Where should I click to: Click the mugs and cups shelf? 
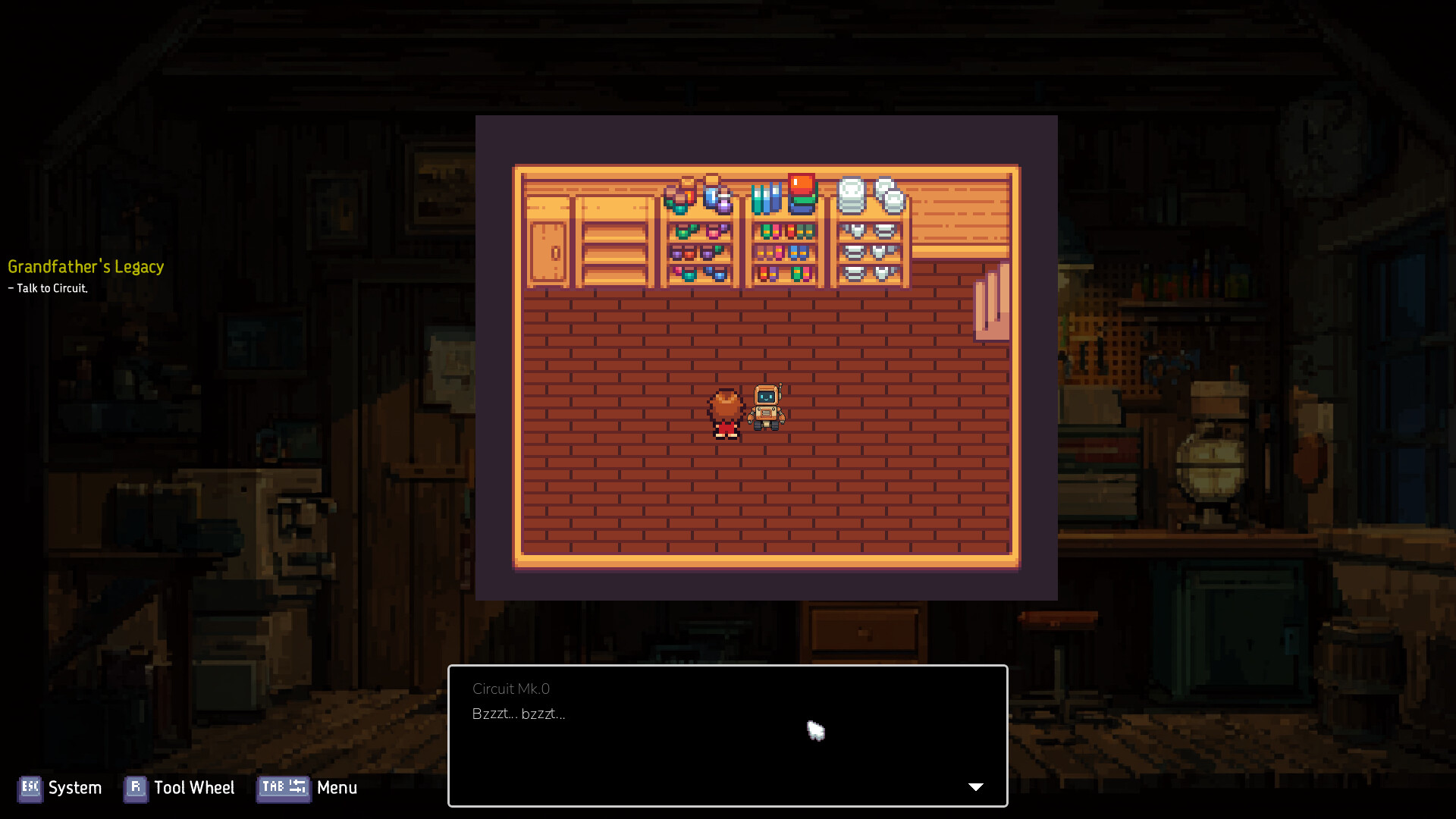click(698, 250)
